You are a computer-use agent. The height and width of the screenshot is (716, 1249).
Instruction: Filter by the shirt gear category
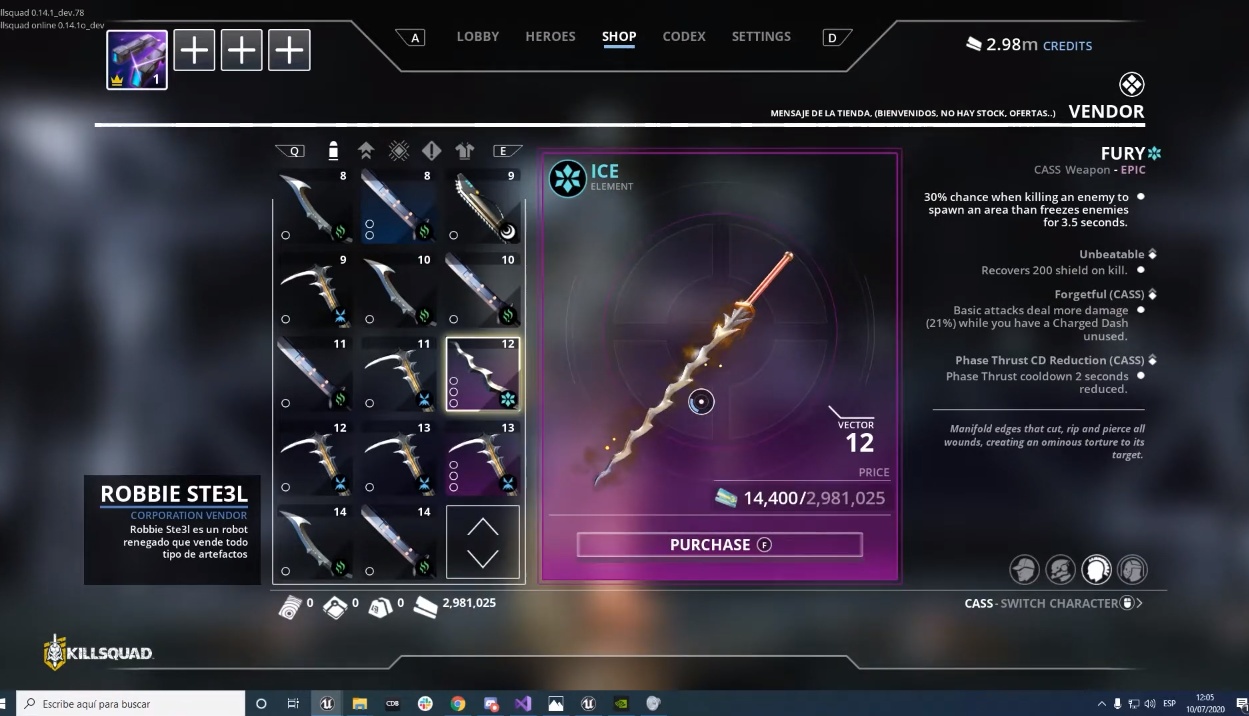point(465,151)
